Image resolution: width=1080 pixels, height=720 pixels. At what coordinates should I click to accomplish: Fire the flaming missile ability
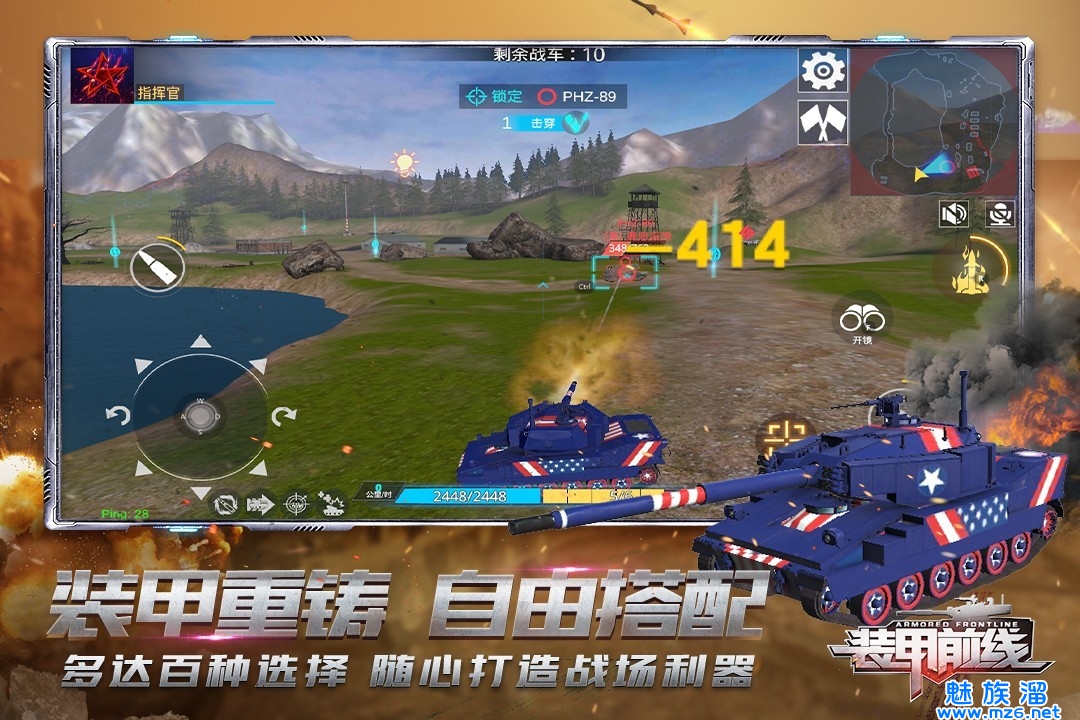pyautogui.click(x=973, y=269)
